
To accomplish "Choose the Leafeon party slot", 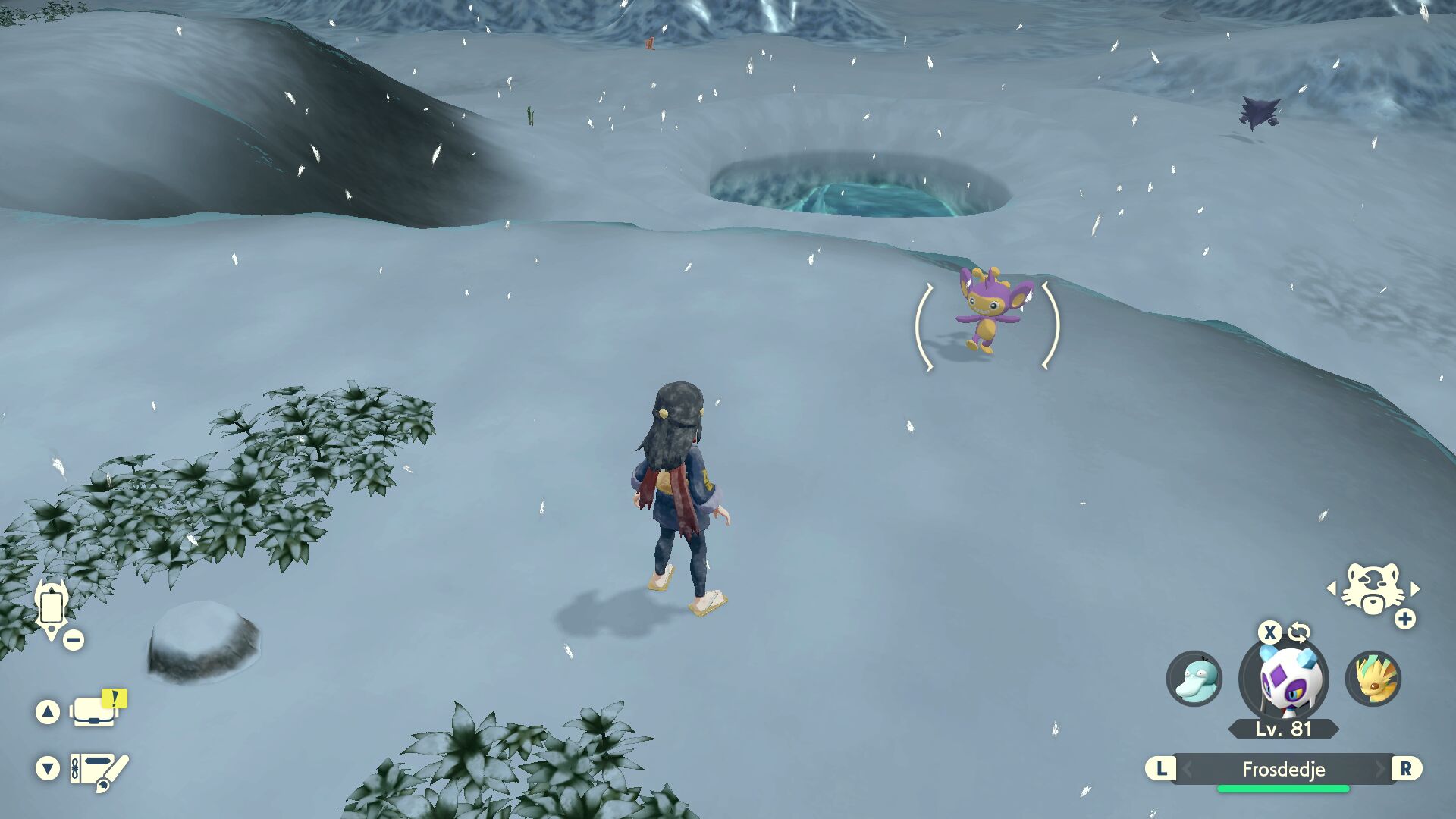I will coord(1373,679).
